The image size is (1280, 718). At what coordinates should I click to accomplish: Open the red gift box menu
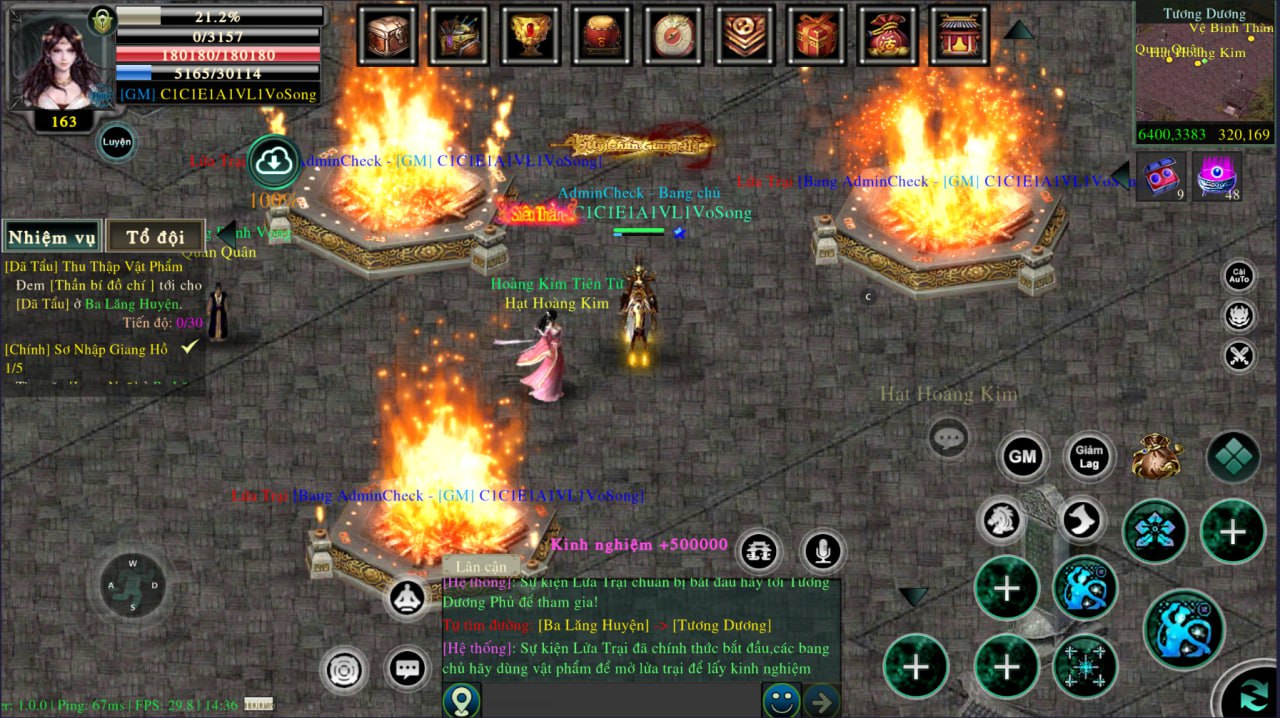[817, 35]
